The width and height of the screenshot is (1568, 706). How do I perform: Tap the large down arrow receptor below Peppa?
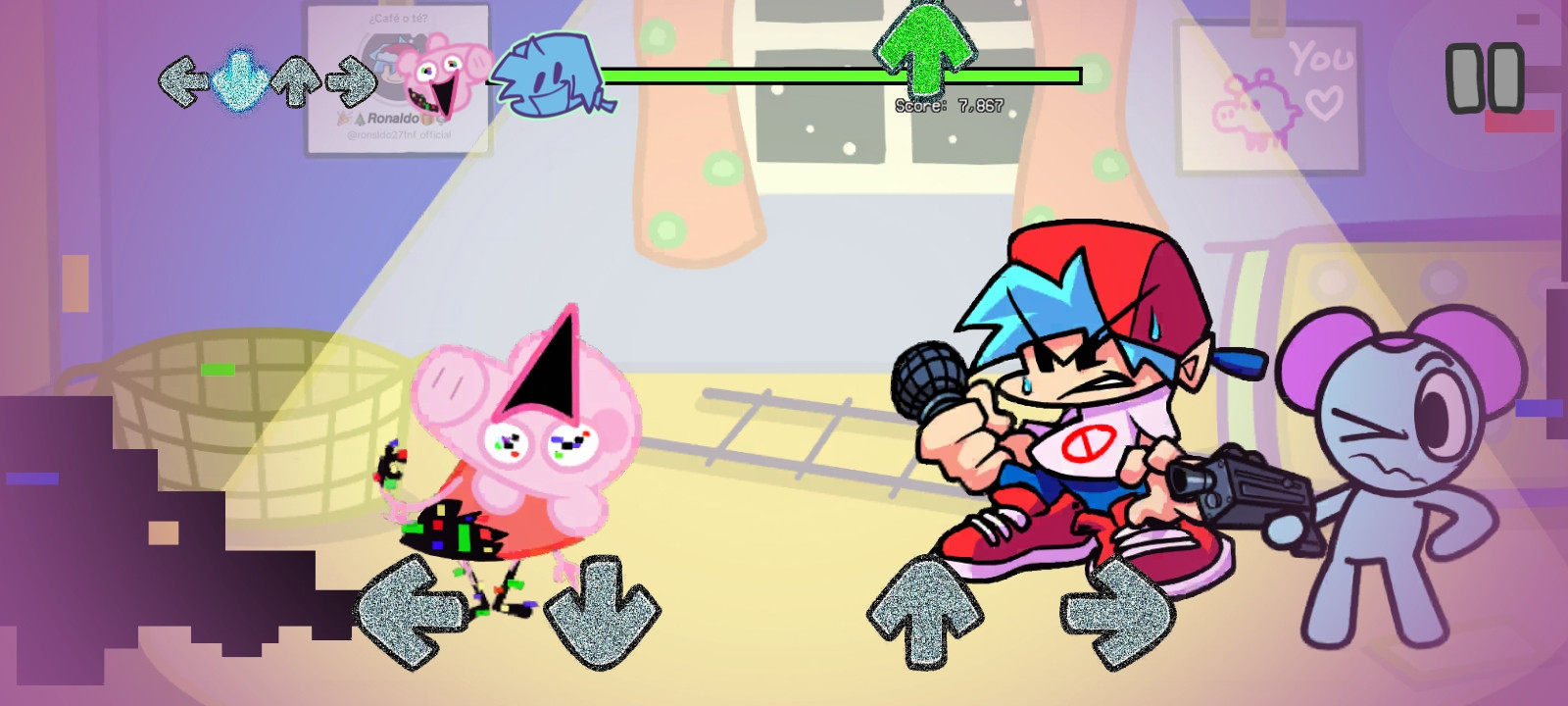click(x=603, y=613)
